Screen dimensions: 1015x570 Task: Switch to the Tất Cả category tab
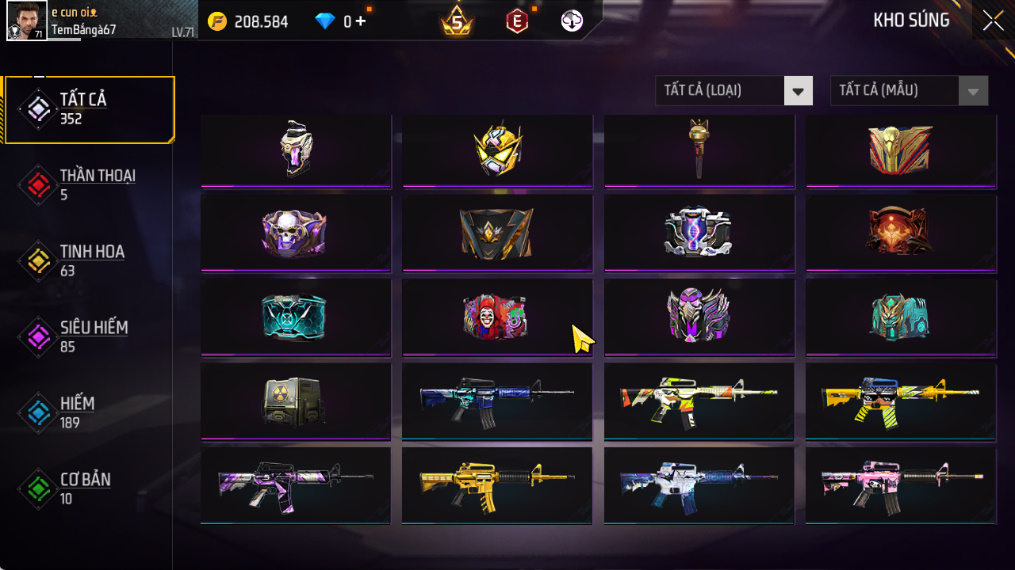click(x=88, y=108)
